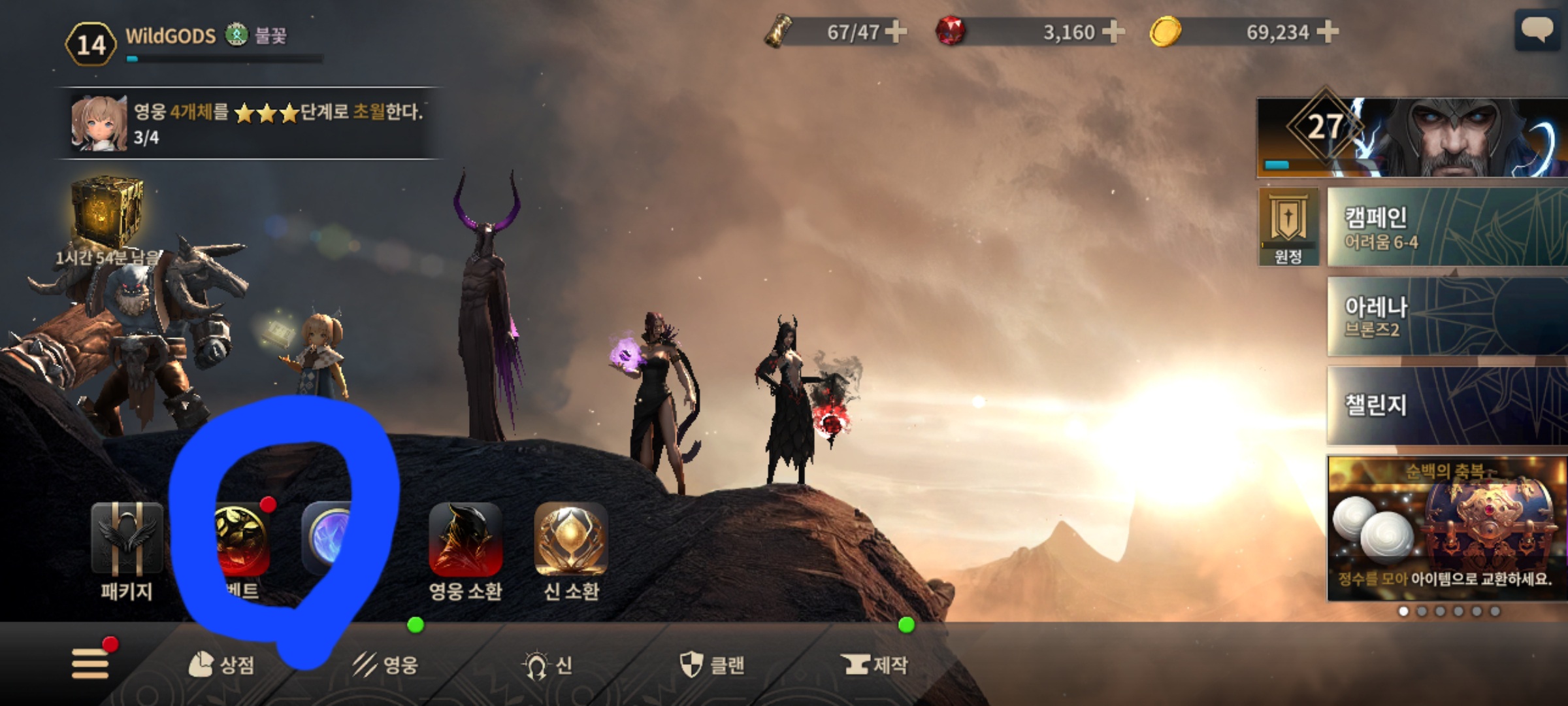This screenshot has width=1568, height=706.
Task: Open the hamburger main menu
Action: [90, 664]
